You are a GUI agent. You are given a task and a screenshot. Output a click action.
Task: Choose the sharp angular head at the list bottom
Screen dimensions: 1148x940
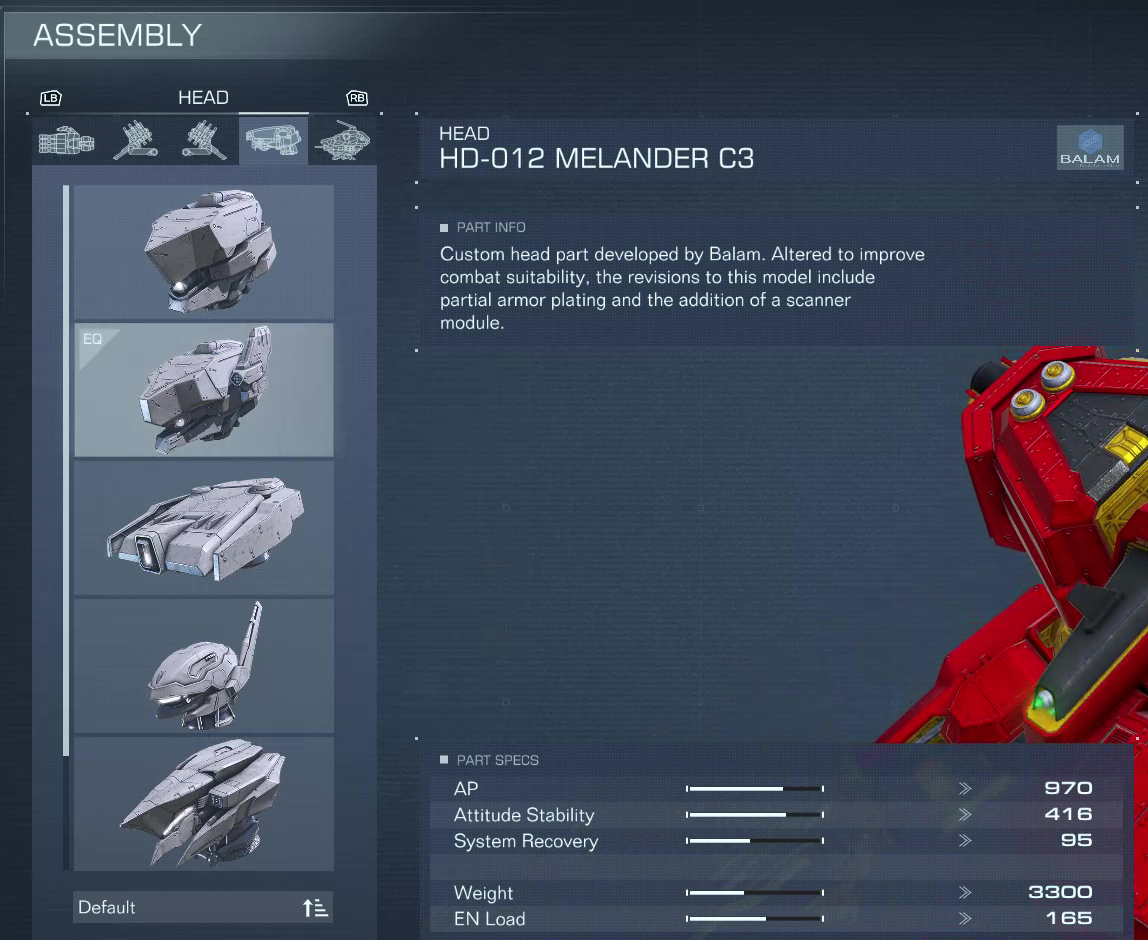pyautogui.click(x=204, y=804)
